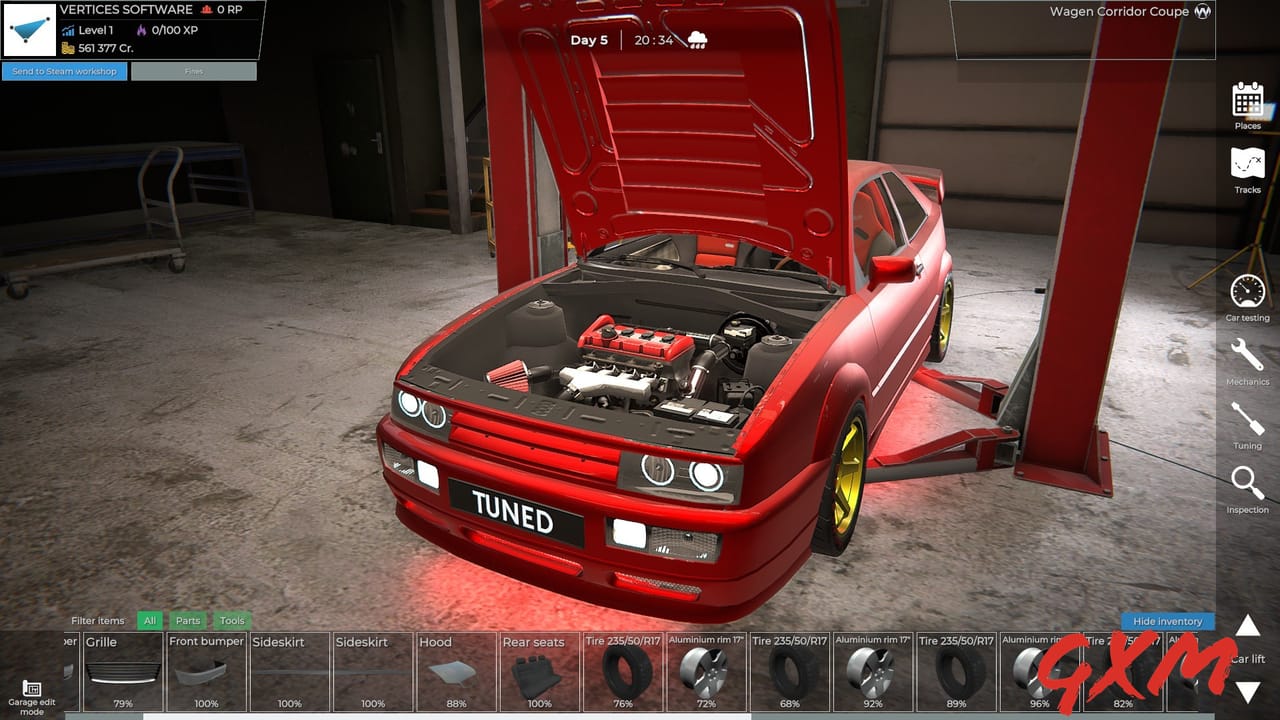Image resolution: width=1280 pixels, height=720 pixels.
Task: Toggle the Parts inventory filter
Action: 188,620
